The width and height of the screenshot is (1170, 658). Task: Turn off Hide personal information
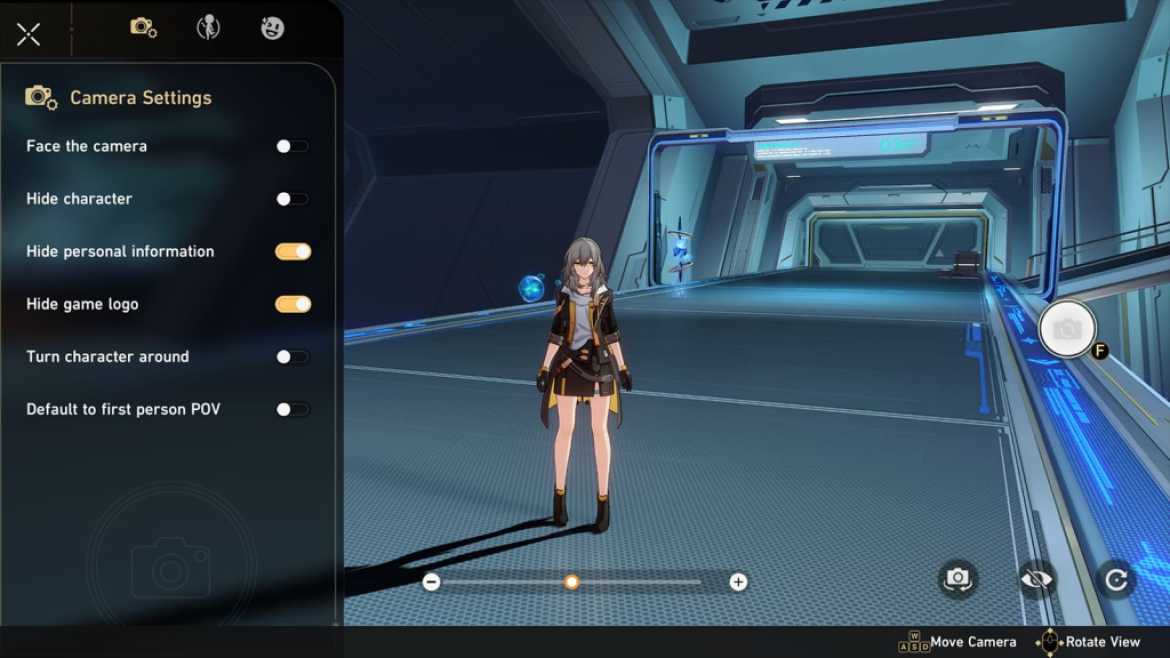[x=293, y=252]
